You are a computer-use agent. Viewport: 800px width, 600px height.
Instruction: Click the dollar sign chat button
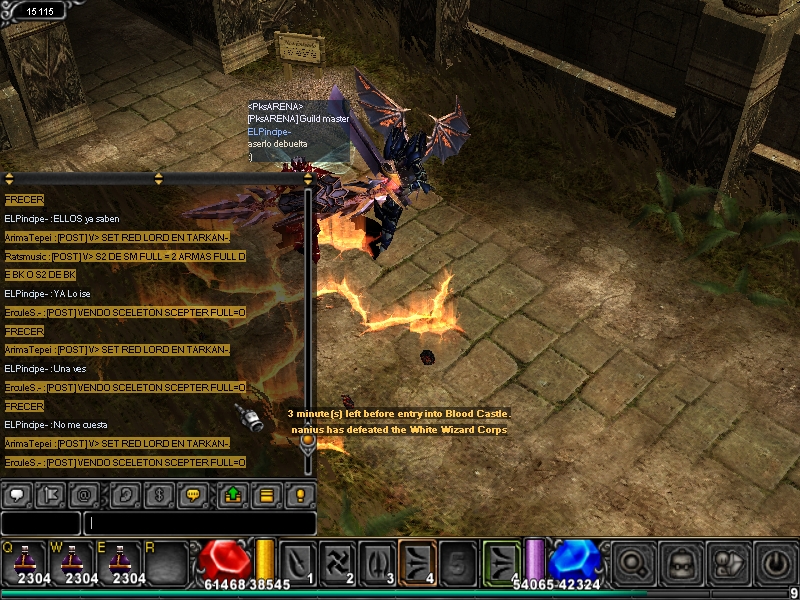(x=159, y=494)
